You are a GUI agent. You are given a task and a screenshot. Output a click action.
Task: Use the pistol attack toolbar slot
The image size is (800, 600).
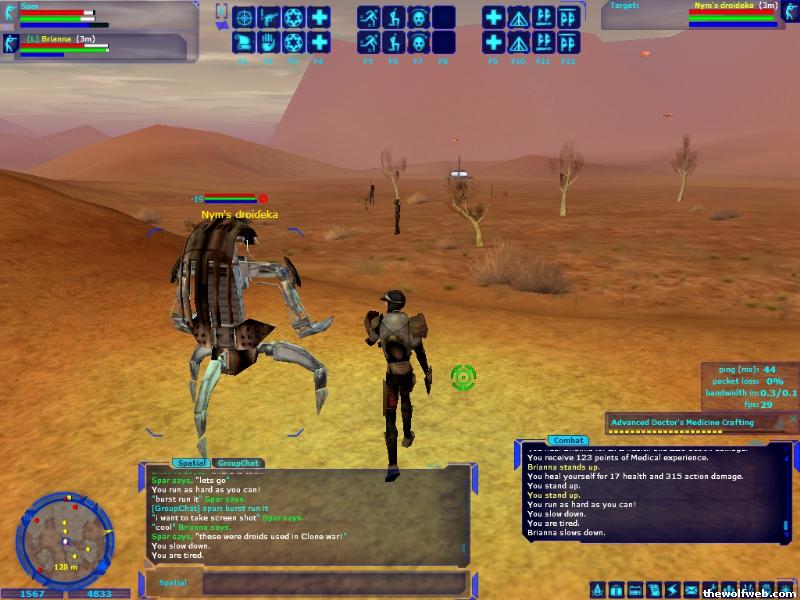coord(268,17)
